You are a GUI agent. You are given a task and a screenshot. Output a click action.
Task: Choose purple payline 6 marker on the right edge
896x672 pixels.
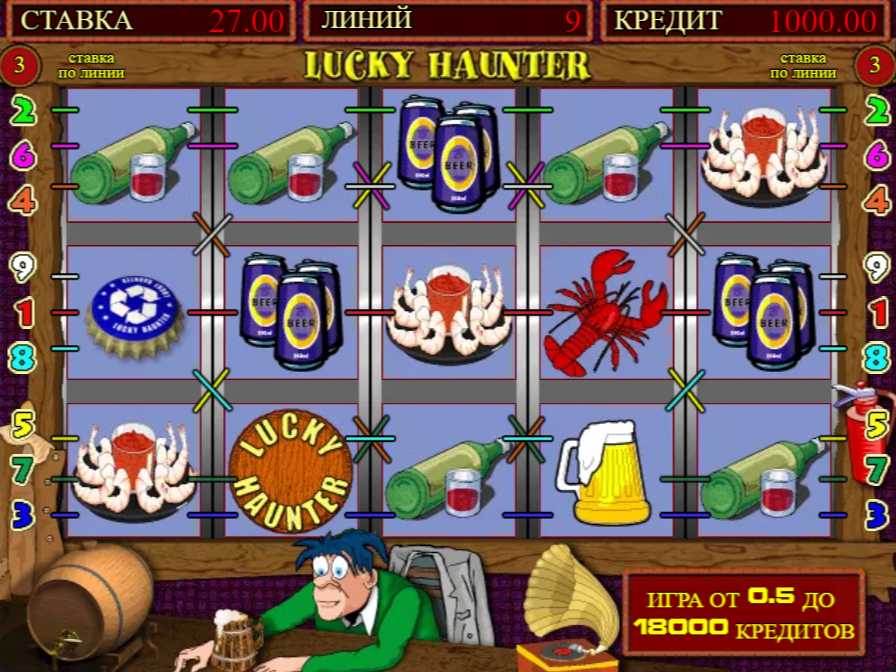click(x=877, y=155)
